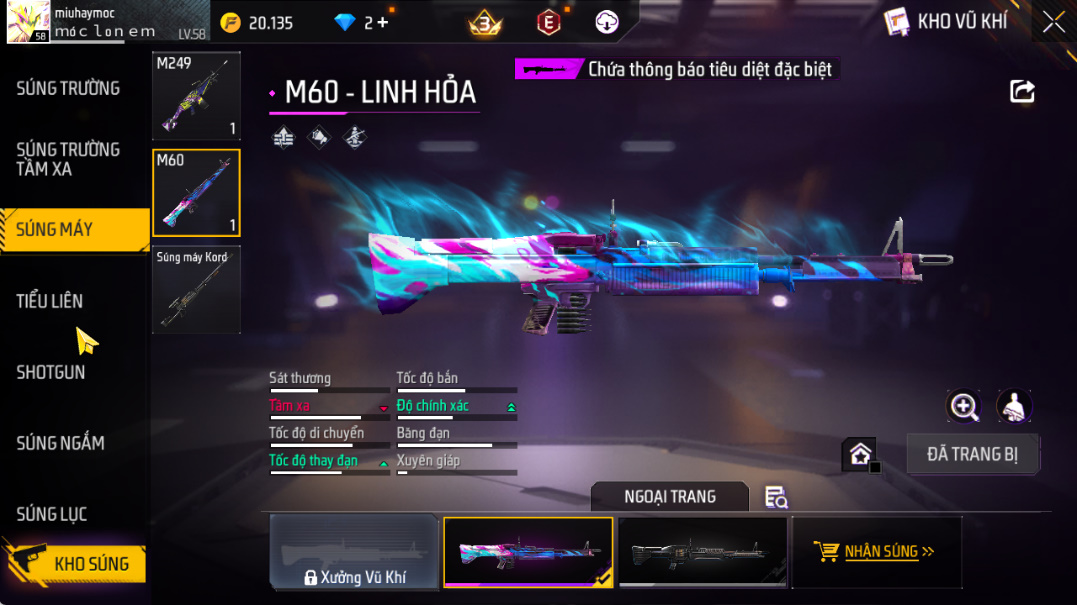Select the Tiểu Liên weapon category
This screenshot has width=1077, height=605.
coord(50,301)
